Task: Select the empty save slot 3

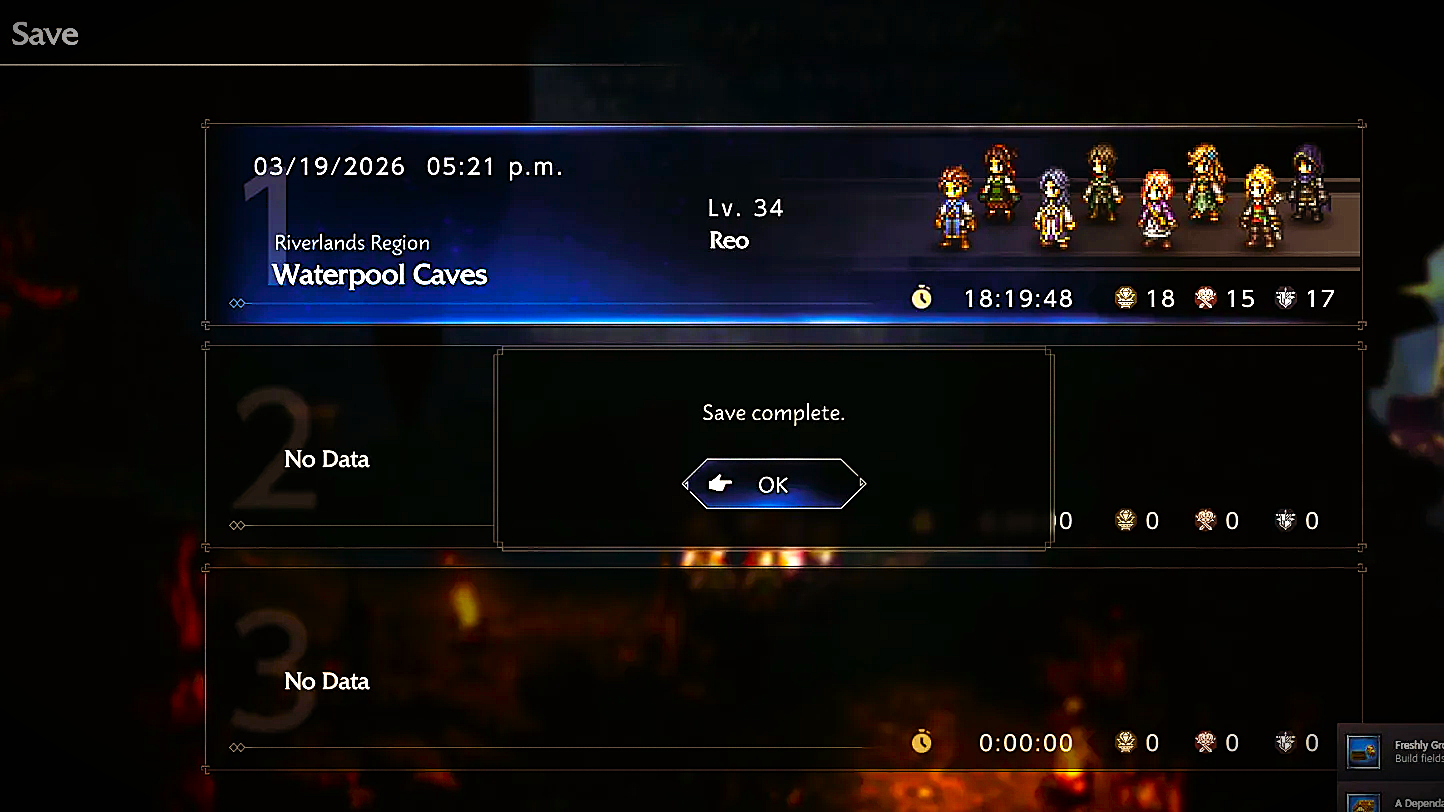Action: (327, 680)
